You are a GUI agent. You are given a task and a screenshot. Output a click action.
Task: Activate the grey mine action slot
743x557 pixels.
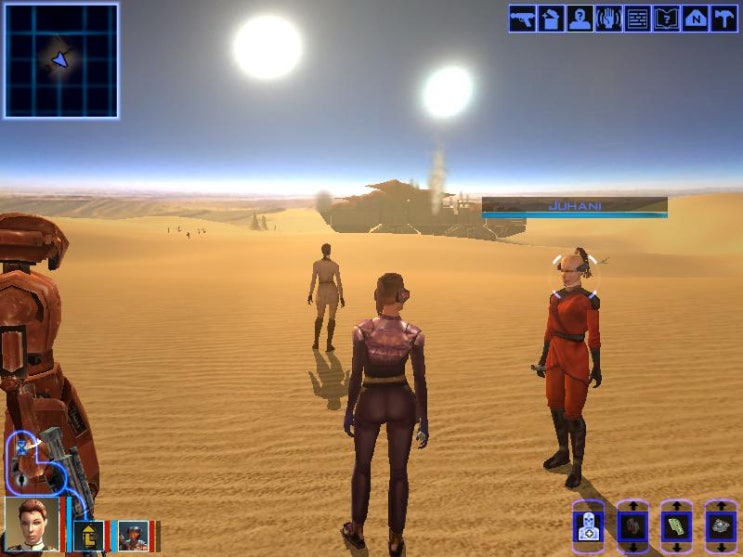[x=721, y=526]
